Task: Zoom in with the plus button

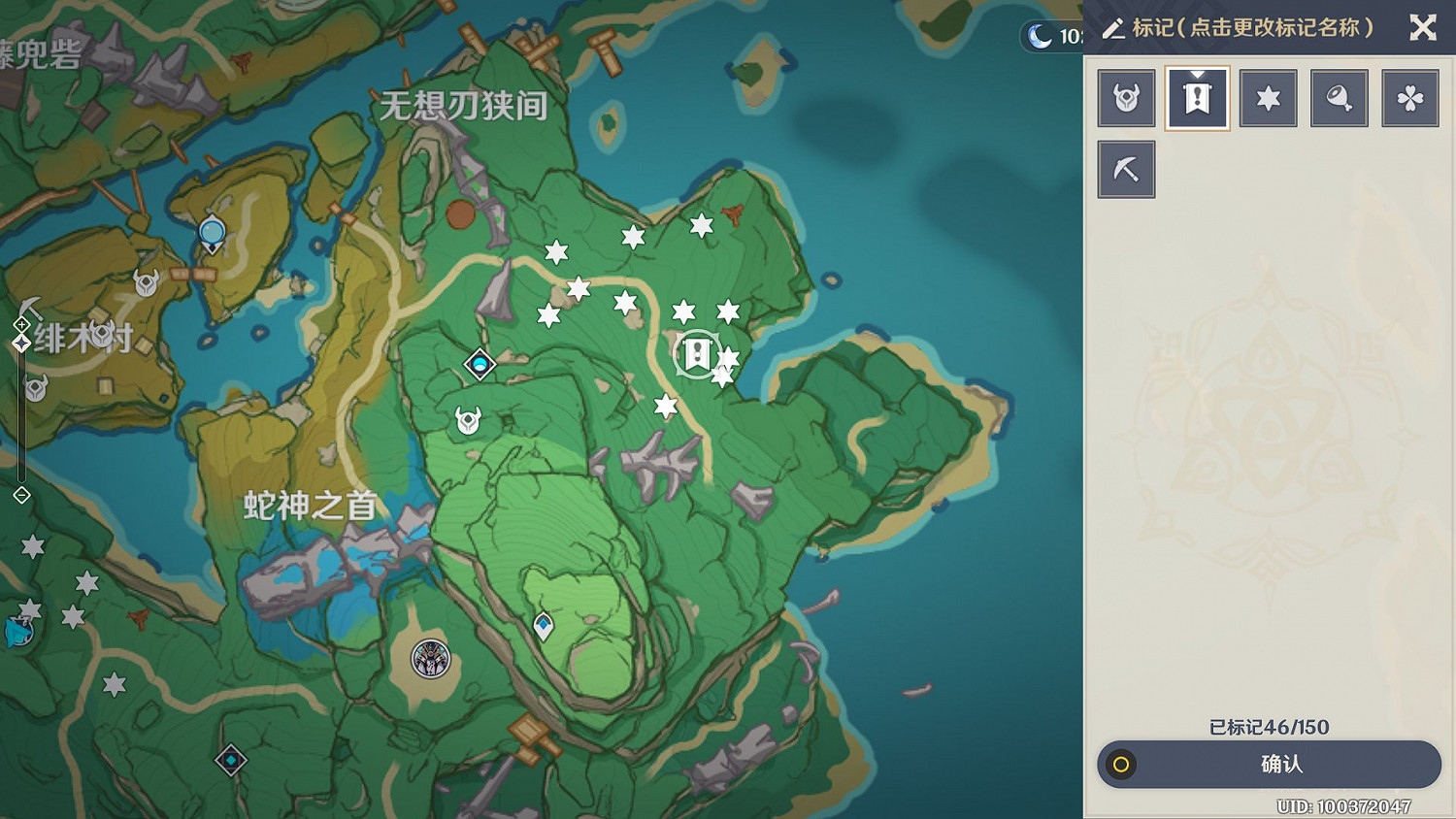Action: point(21,324)
